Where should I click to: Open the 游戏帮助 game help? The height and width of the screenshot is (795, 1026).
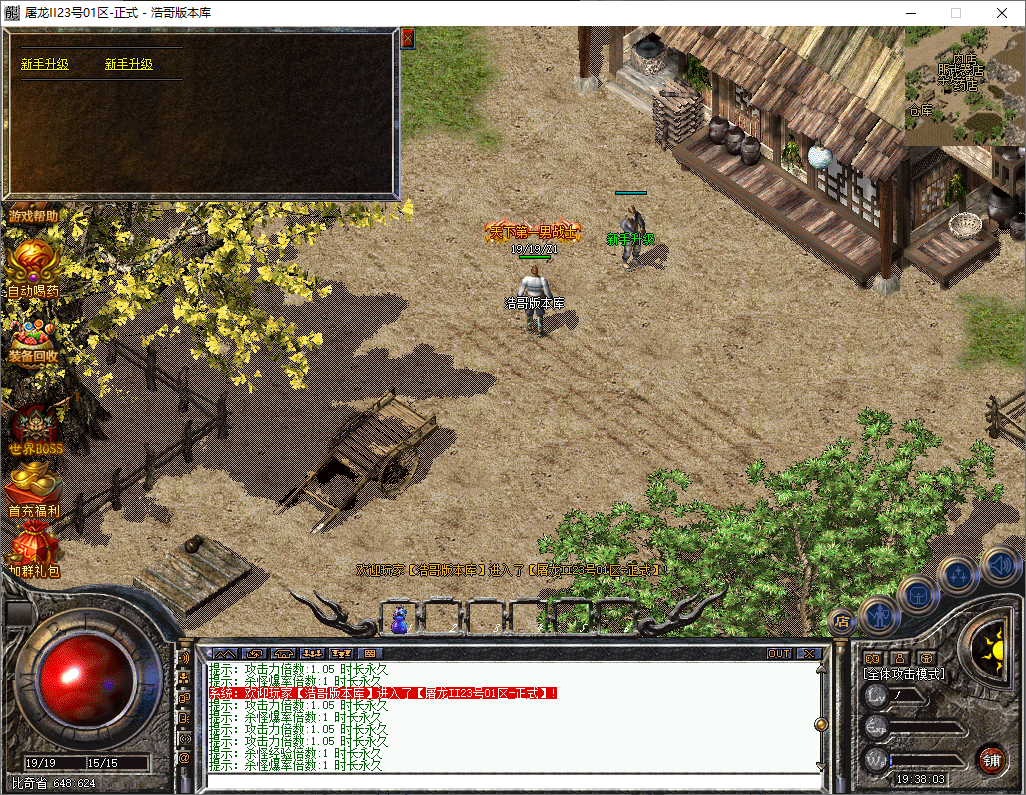(x=34, y=215)
